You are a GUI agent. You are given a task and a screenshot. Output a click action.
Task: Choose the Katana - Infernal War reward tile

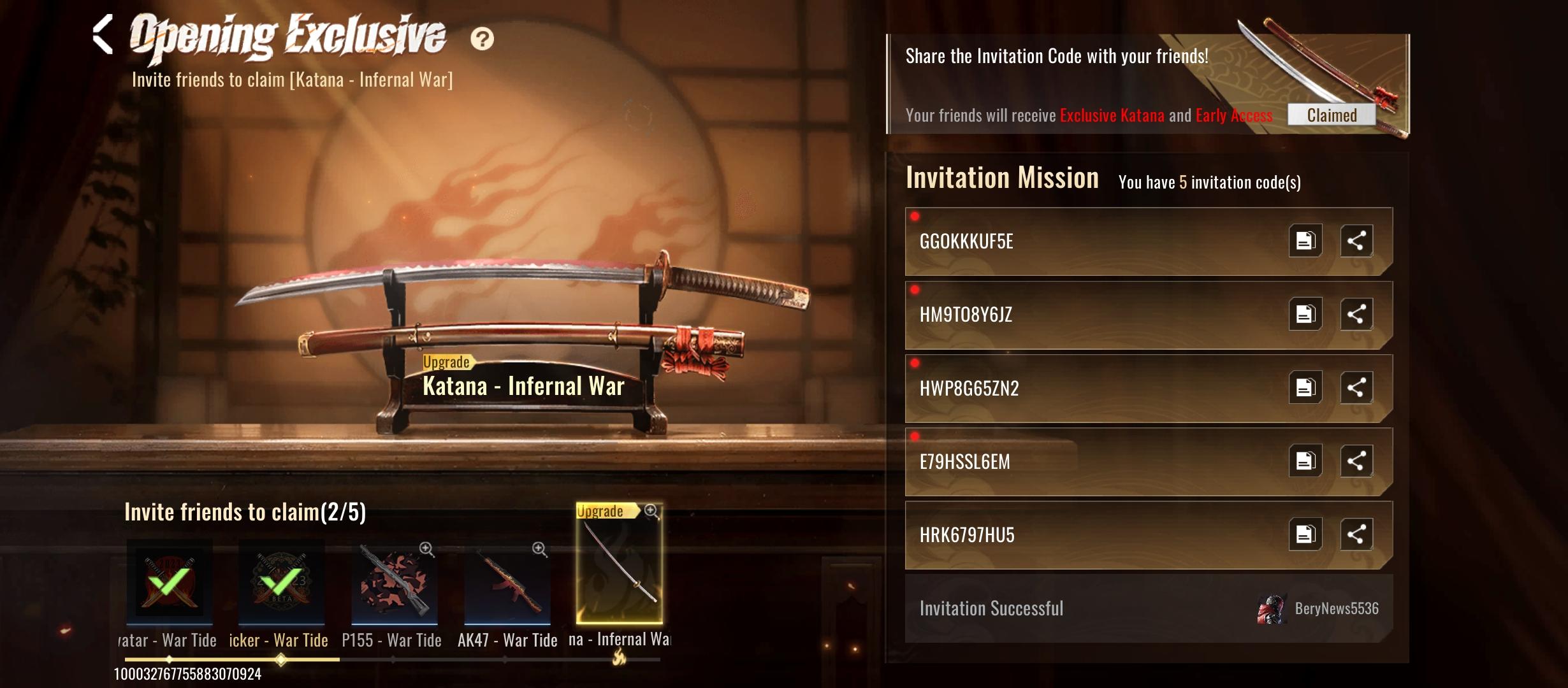point(619,564)
